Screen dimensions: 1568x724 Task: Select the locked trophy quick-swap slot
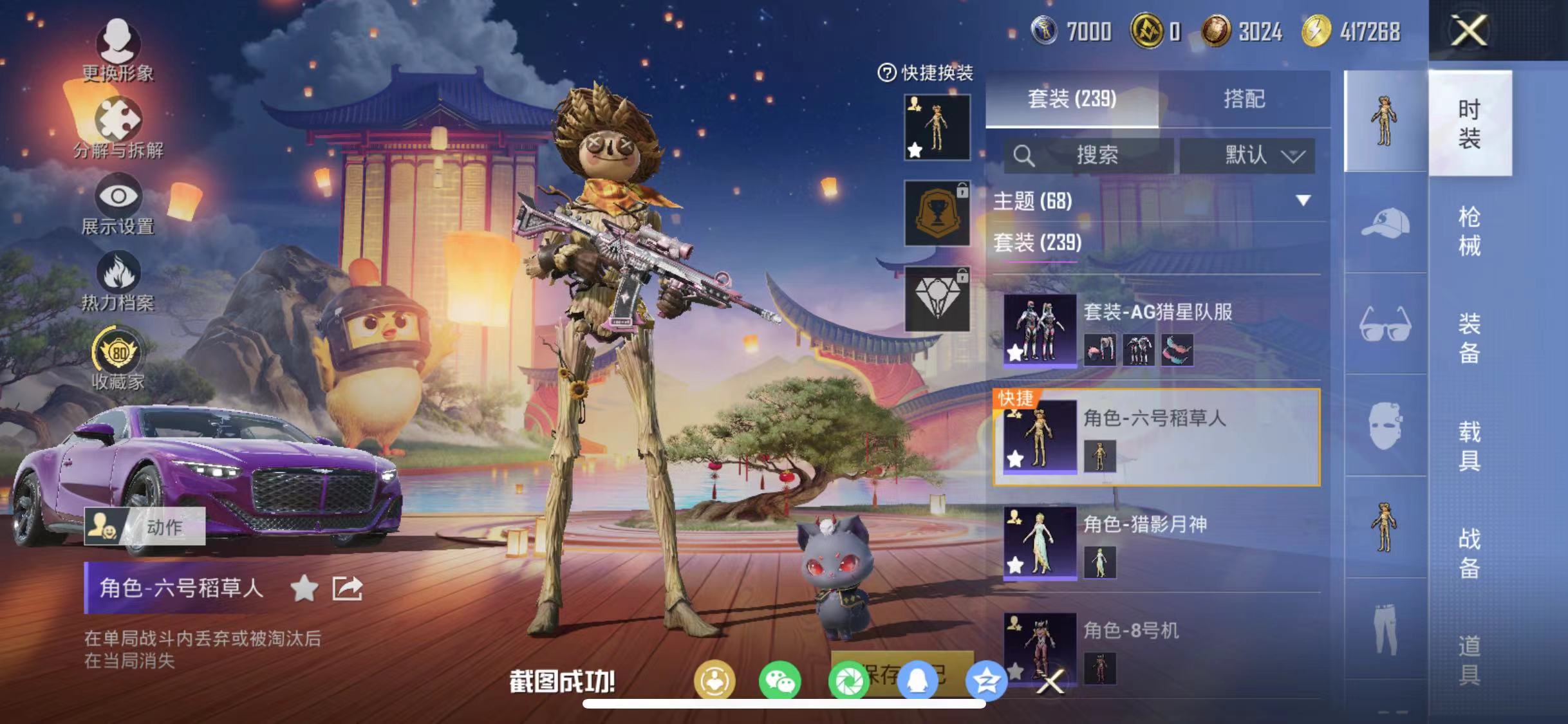tap(936, 213)
